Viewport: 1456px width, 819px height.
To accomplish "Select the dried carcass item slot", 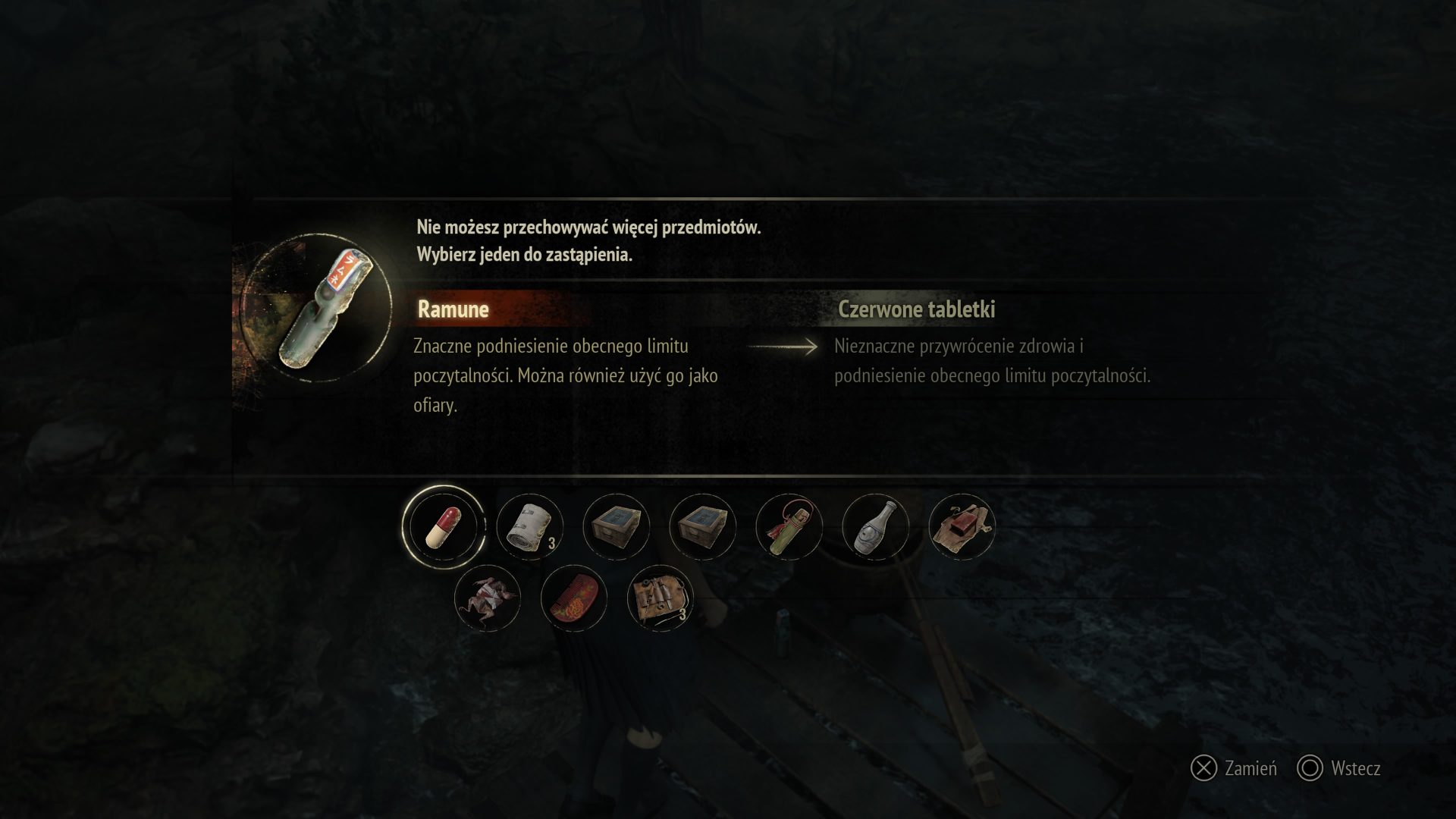I will tap(487, 598).
